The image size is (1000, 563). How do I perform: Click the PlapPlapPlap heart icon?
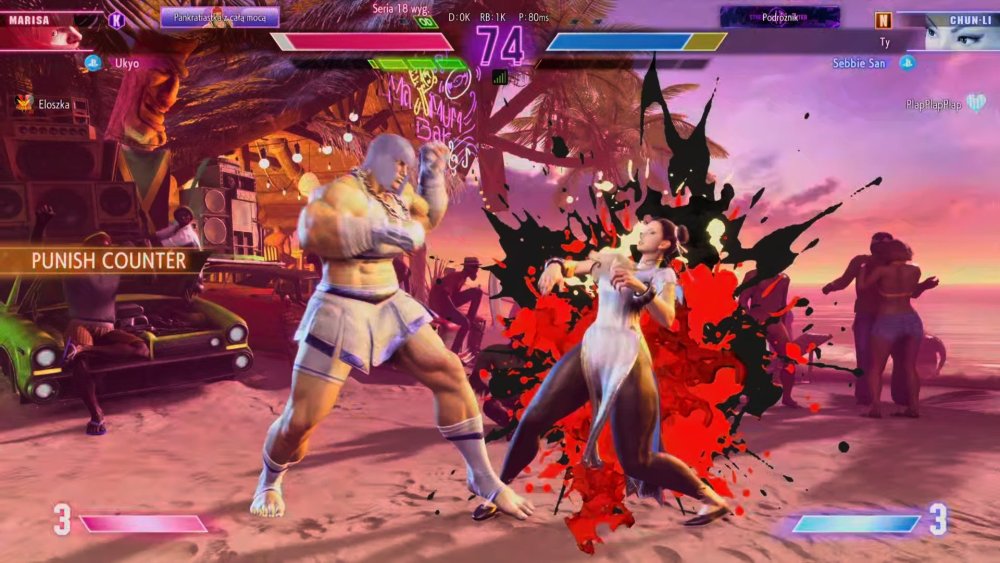pos(975,103)
